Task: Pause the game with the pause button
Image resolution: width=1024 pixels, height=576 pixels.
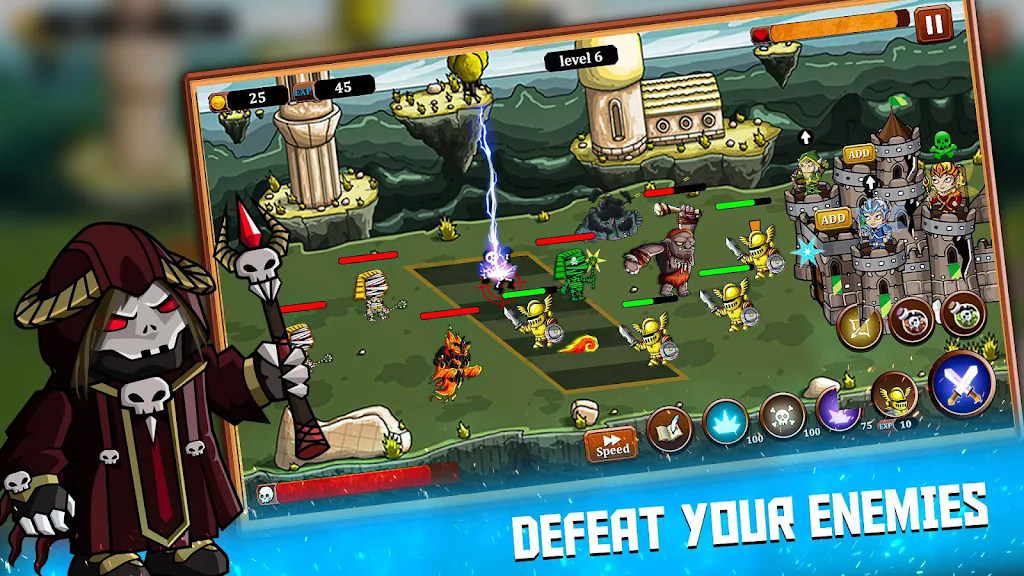Action: 932,23
